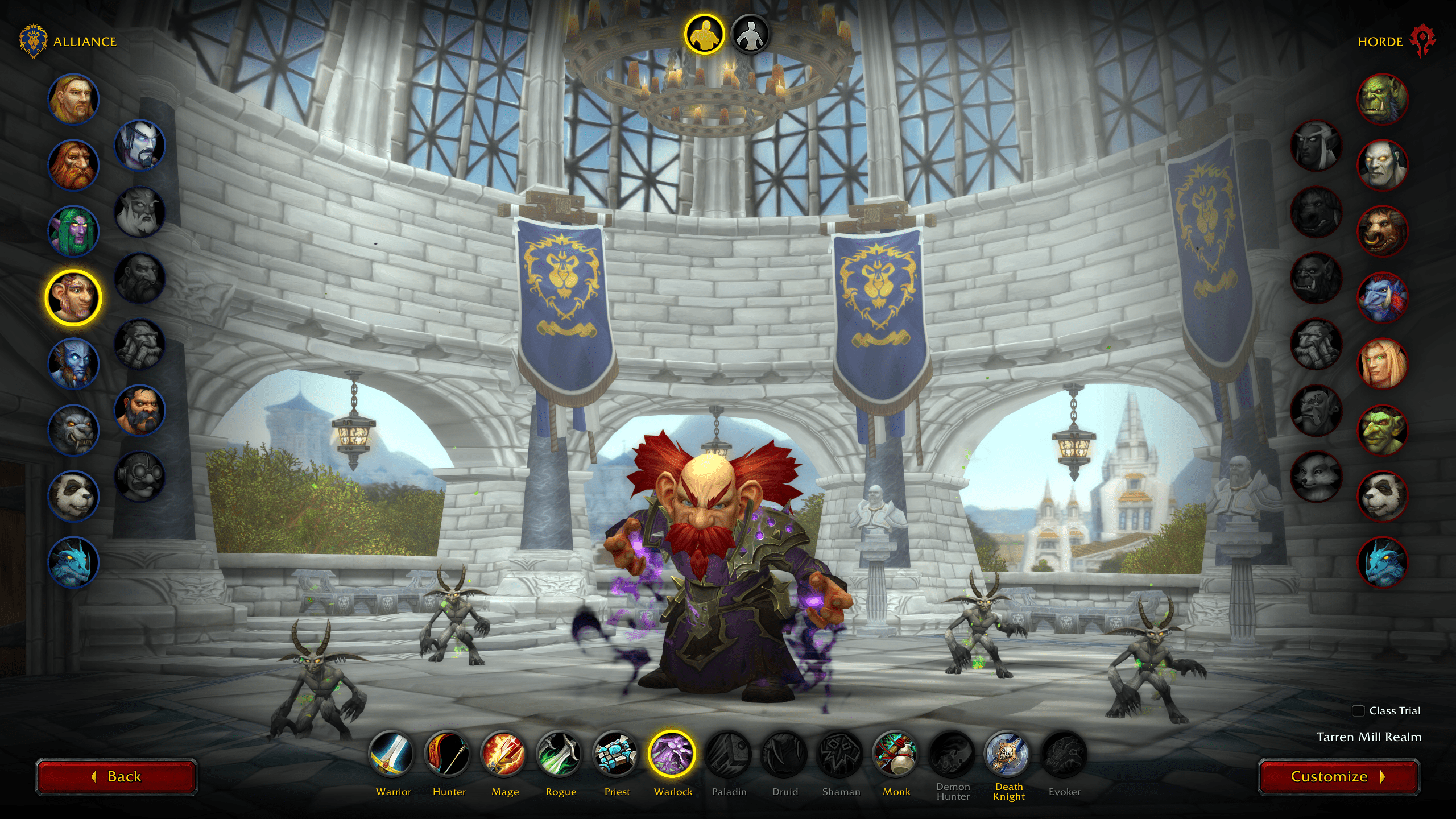Select the Priest class
1456x819 pixels.
click(616, 754)
